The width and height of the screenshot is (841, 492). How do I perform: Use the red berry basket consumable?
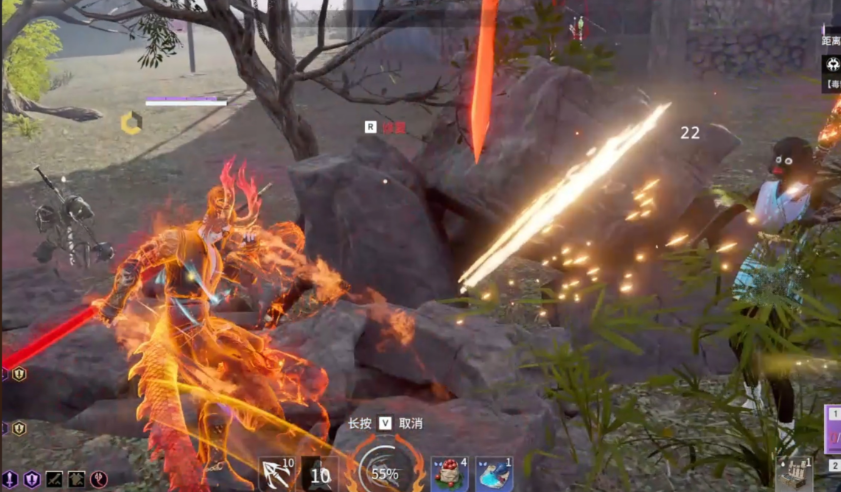[x=449, y=473]
